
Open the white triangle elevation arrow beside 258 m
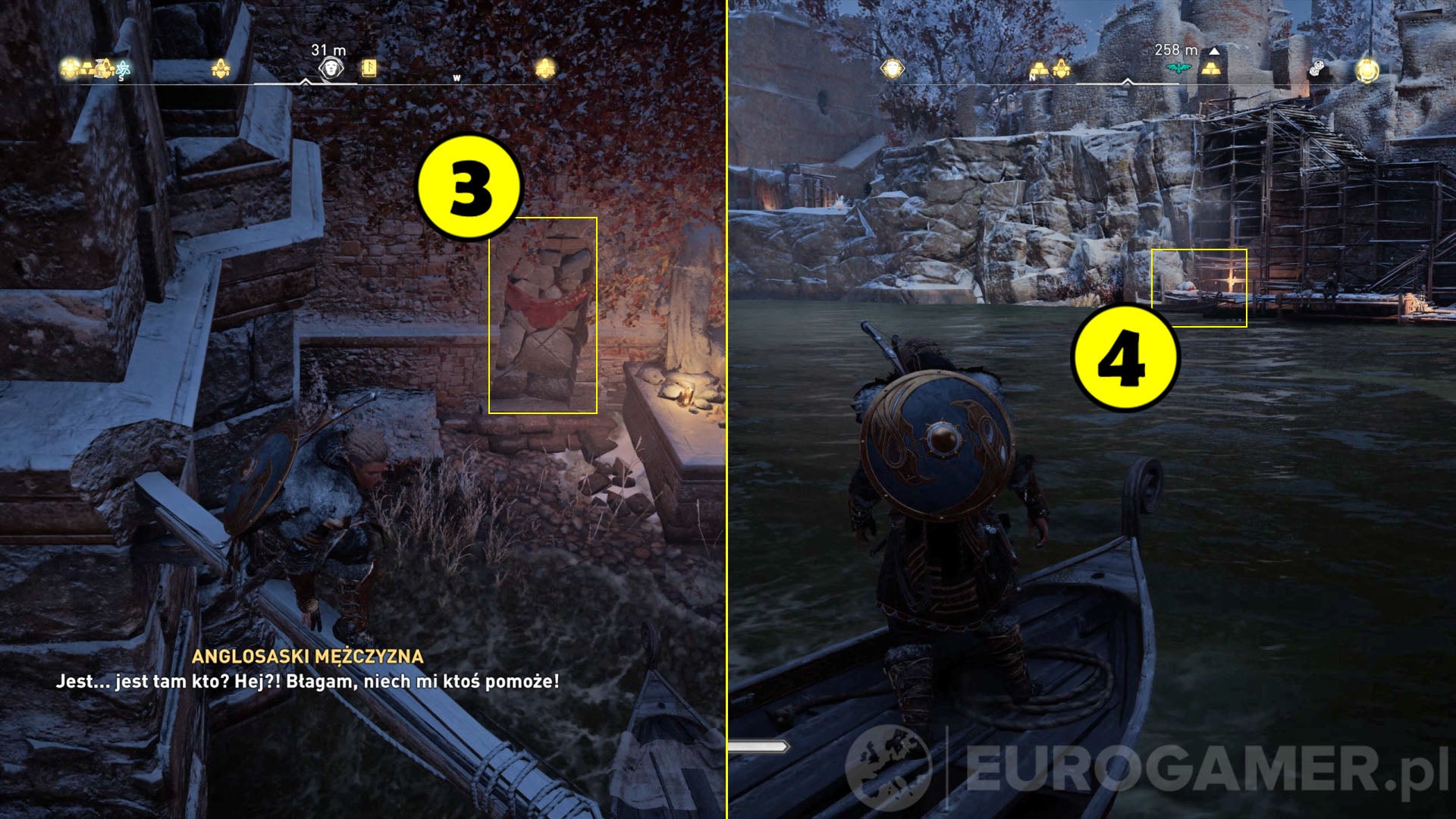[1213, 52]
